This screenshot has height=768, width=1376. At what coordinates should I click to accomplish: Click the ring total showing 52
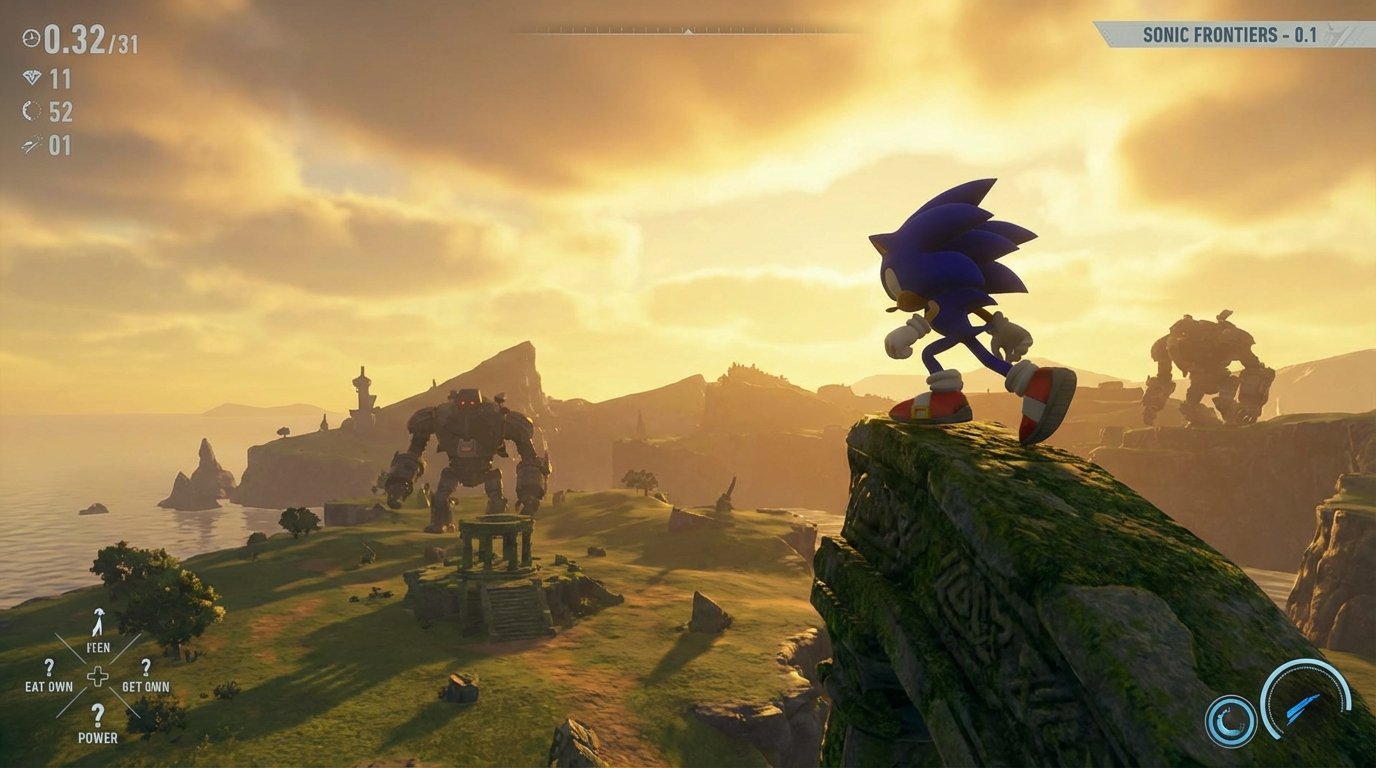(61, 111)
